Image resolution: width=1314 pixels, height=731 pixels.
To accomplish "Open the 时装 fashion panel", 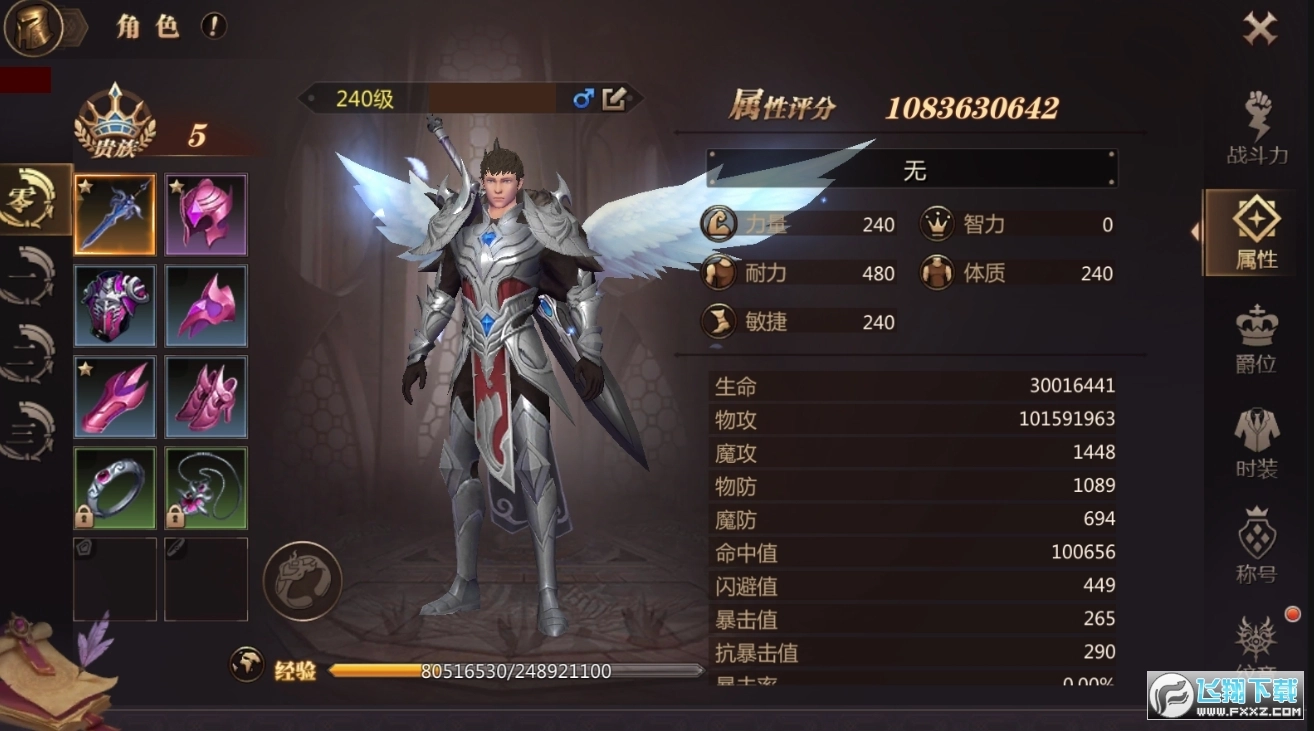I will tap(1256, 440).
